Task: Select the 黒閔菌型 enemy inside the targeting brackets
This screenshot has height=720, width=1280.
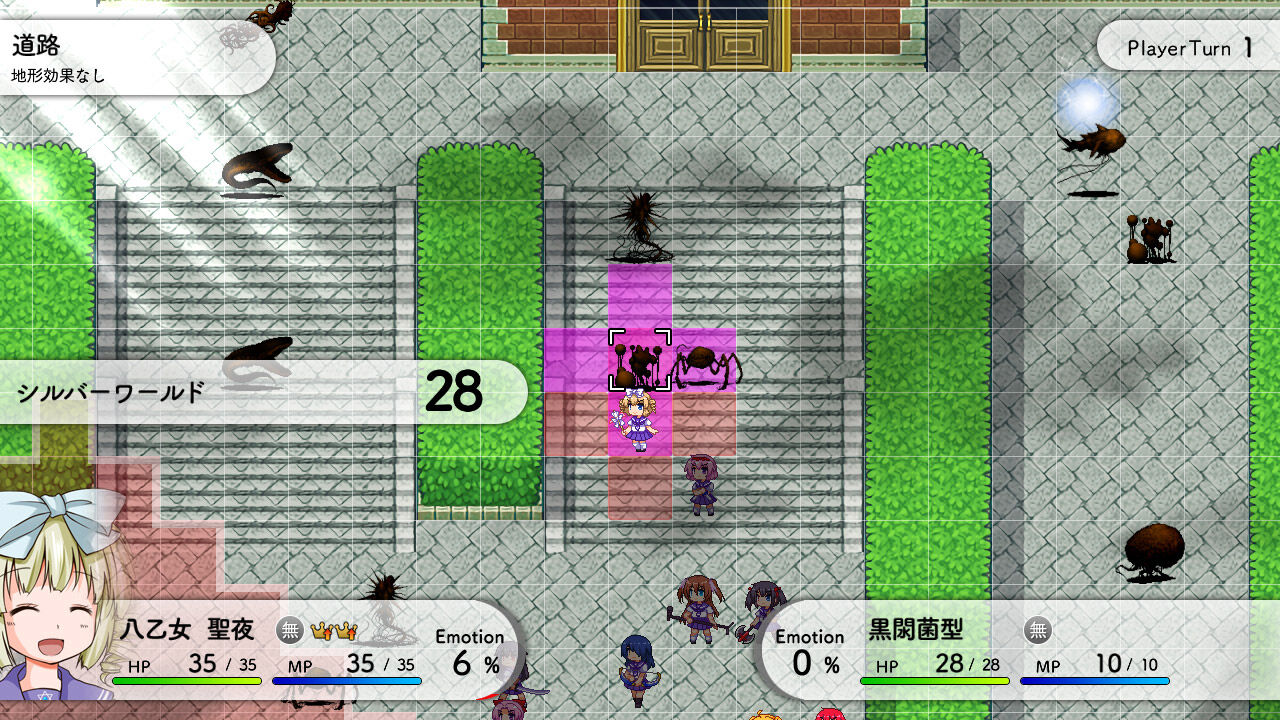Action: [x=640, y=360]
